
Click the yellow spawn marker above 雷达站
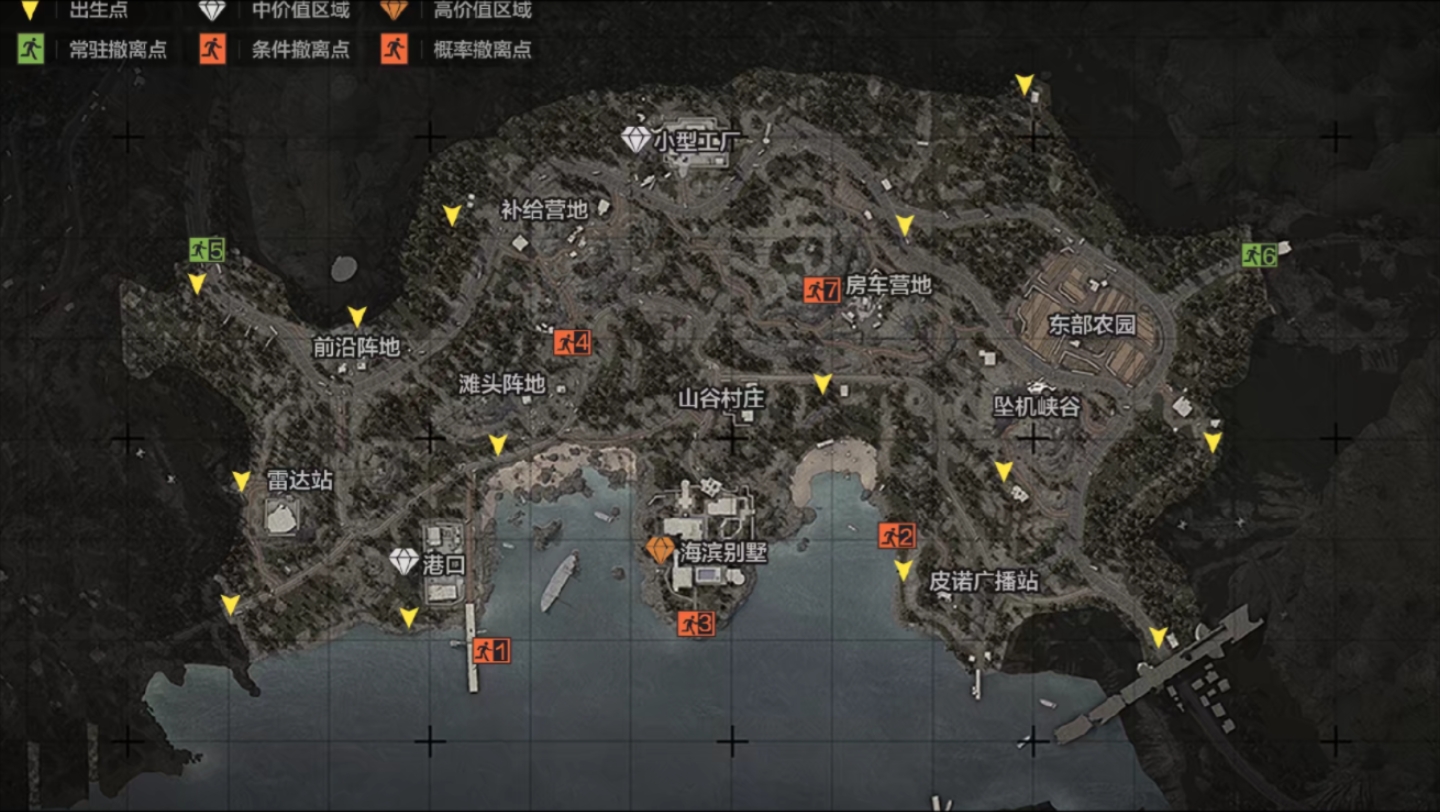pyautogui.click(x=239, y=479)
